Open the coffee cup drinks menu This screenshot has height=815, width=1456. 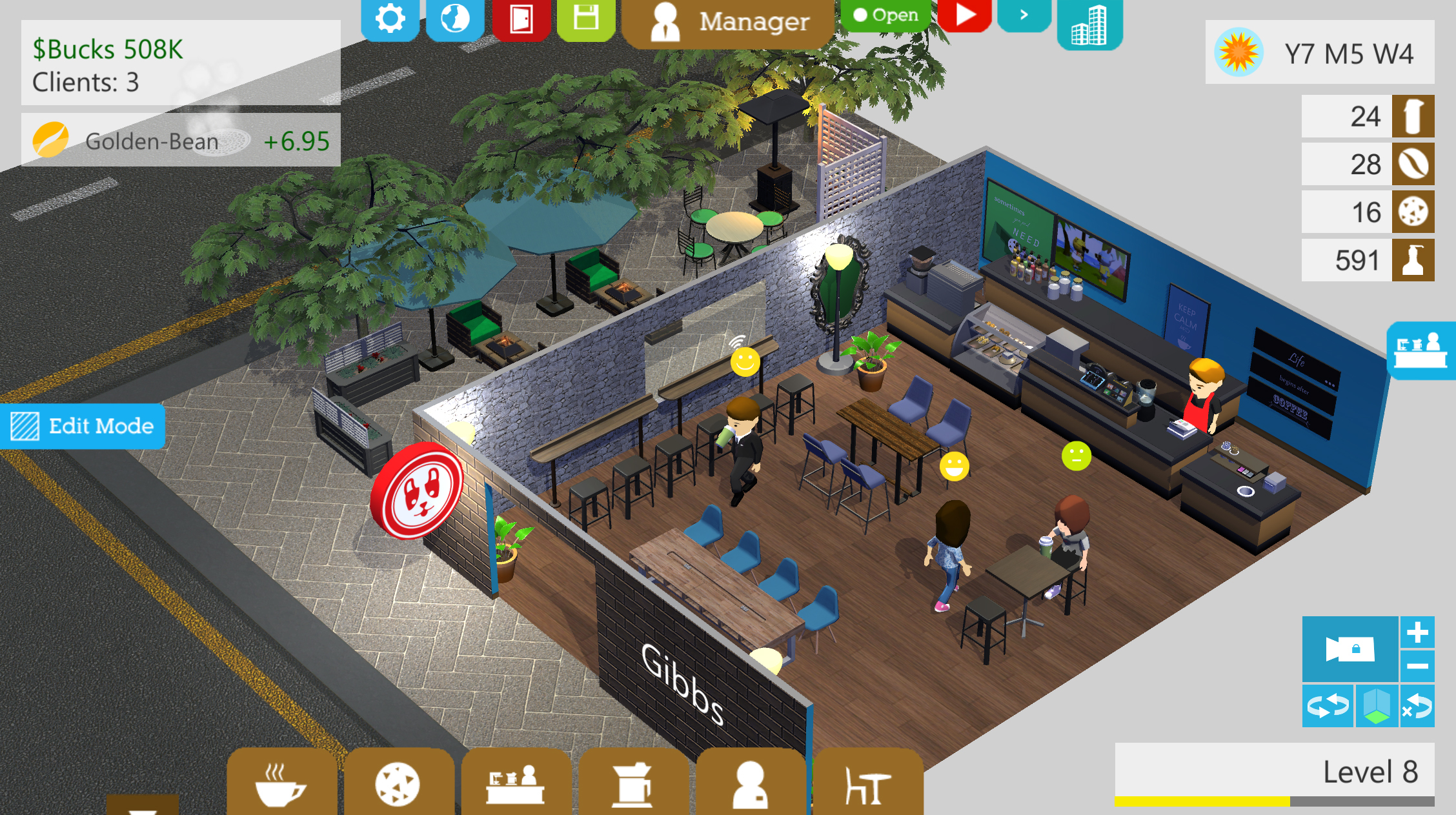click(x=281, y=783)
